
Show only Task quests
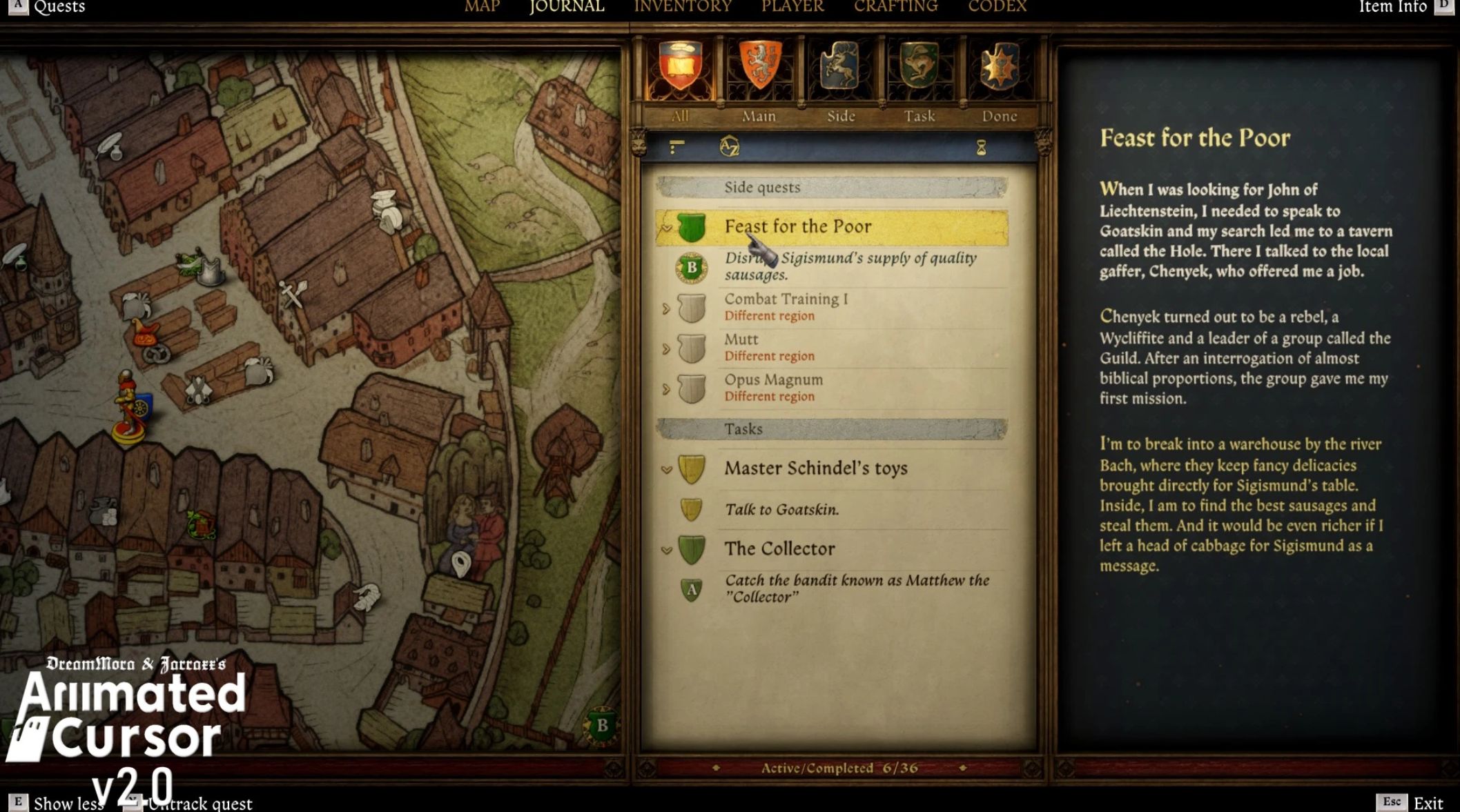pos(919,76)
